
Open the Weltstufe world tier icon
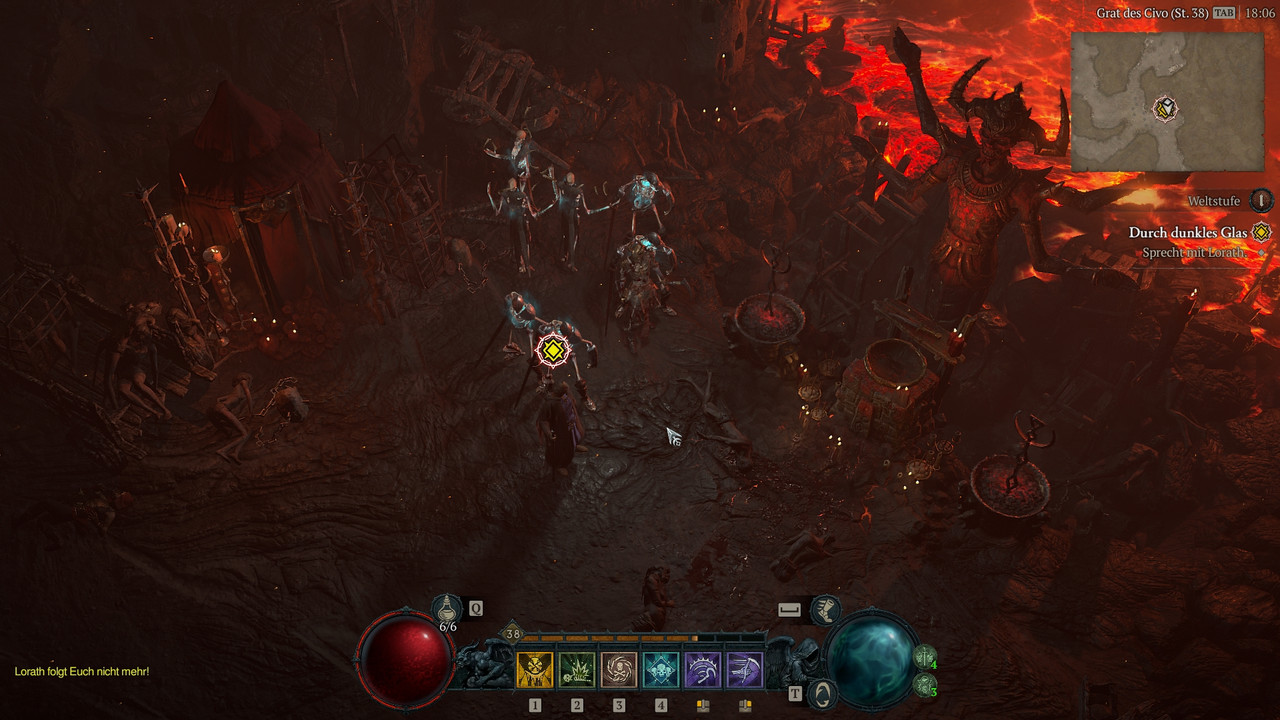tap(1262, 200)
